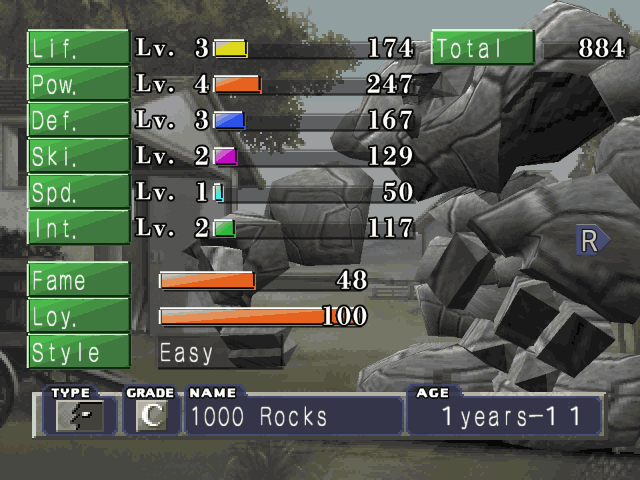640x480 pixels.
Task: Select the Lif. stat label
Action: 78,48
